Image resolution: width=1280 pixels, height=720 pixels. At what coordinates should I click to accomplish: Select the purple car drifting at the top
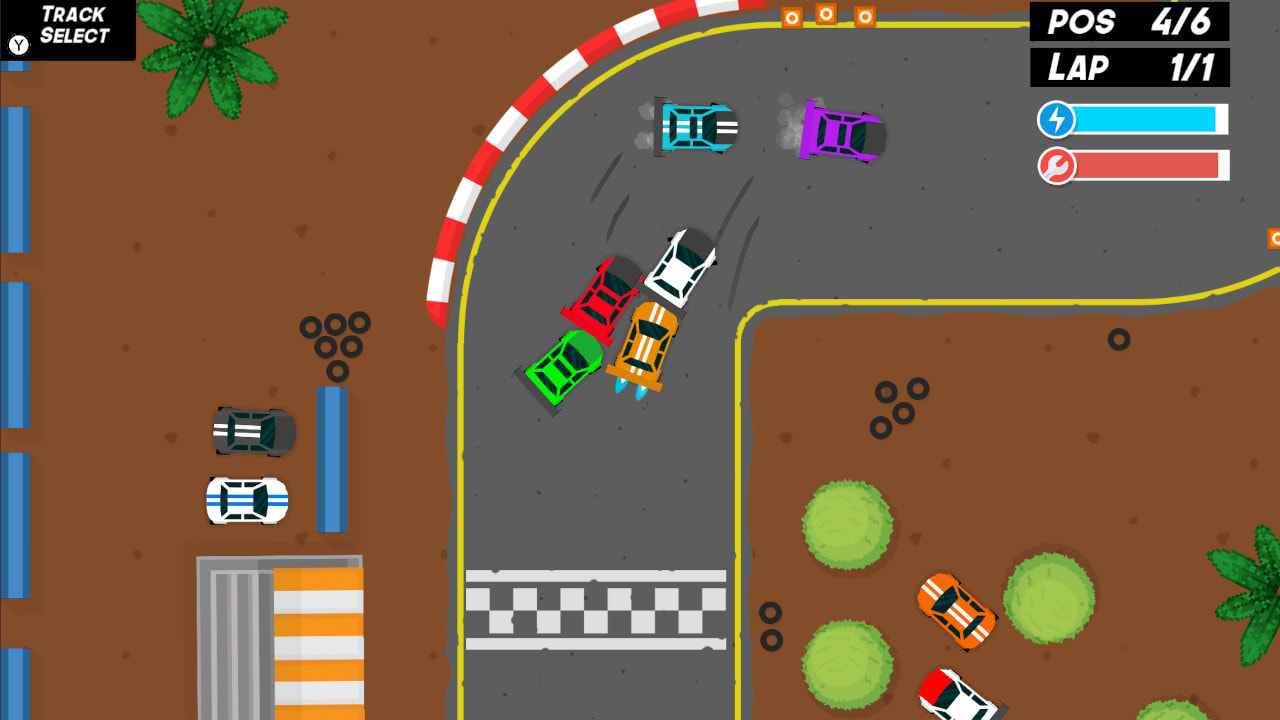pos(841,132)
